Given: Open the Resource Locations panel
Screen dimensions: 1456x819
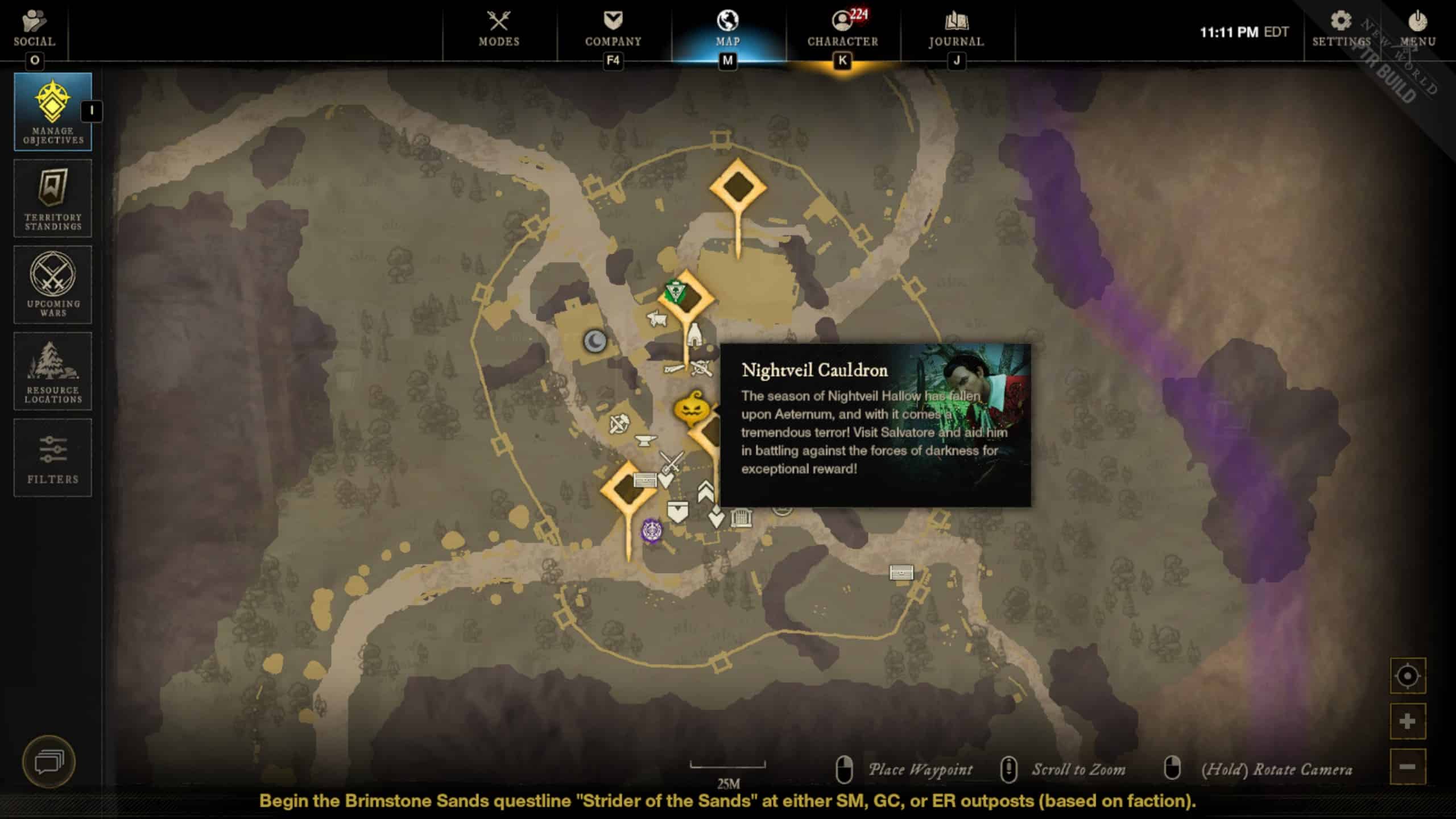Looking at the screenshot, I should pos(53,371).
